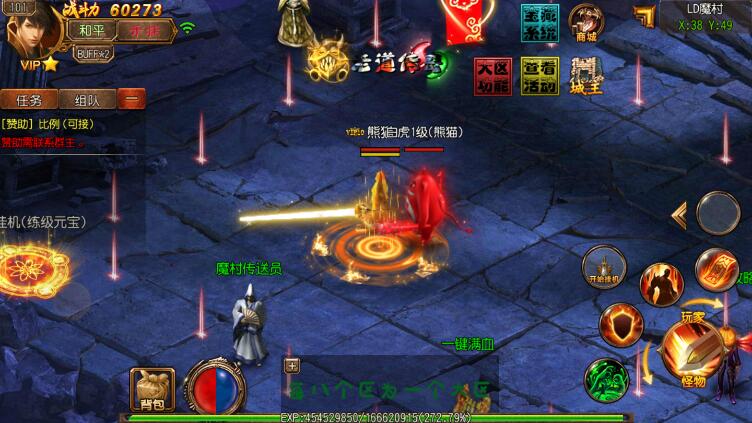Cast the green poison skill
Image resolution: width=752 pixels, height=423 pixels.
604,379
